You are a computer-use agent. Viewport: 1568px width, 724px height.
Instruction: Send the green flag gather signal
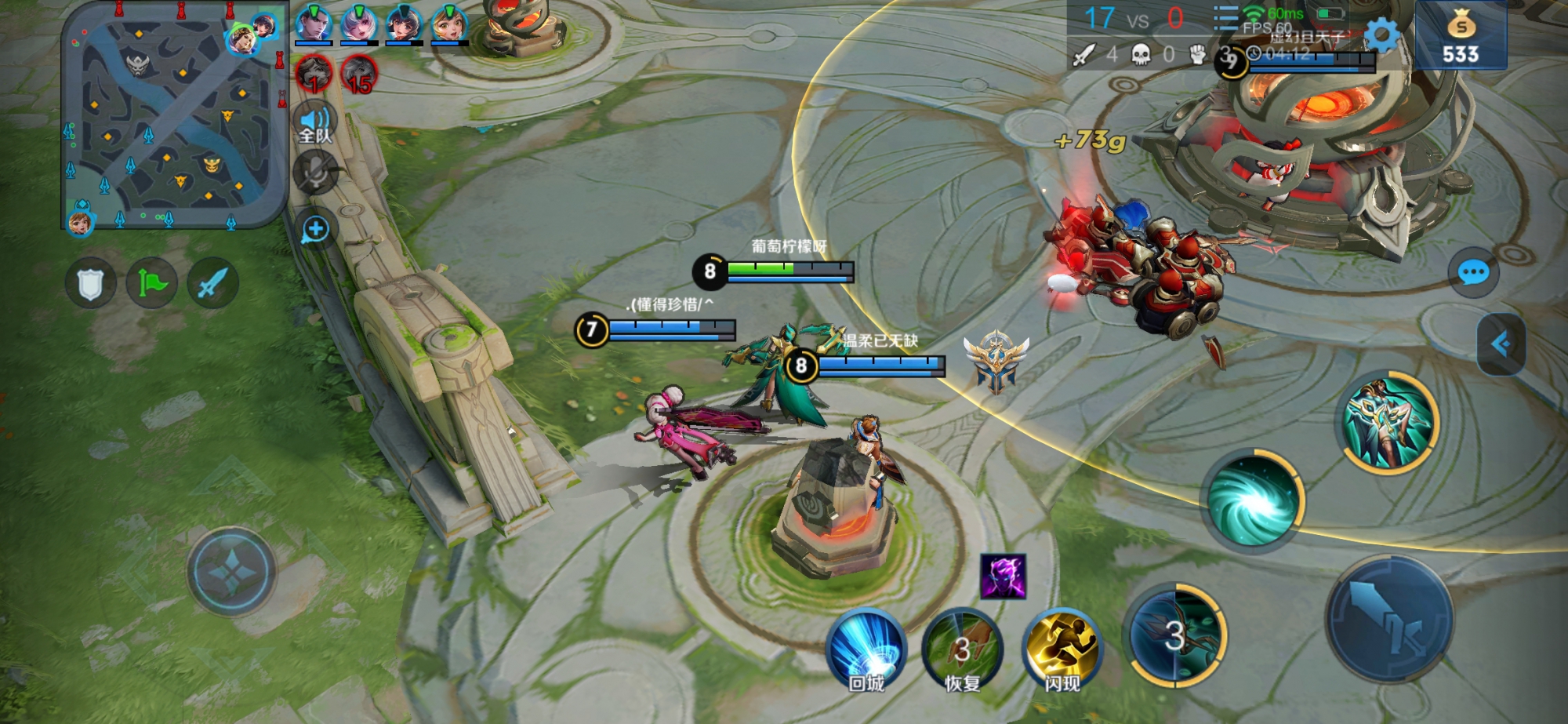151,283
